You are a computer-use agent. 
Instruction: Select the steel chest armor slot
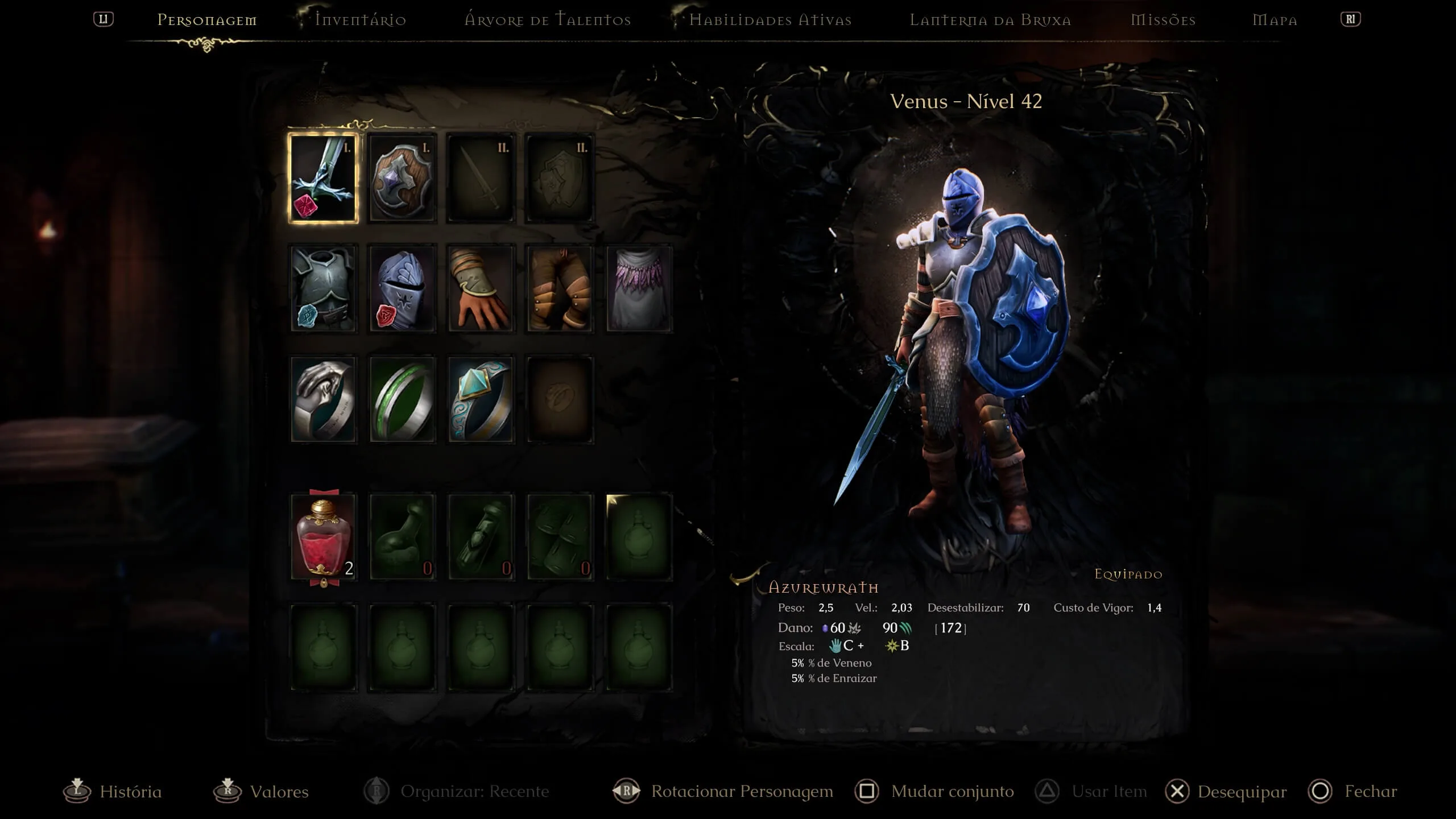[x=323, y=288]
